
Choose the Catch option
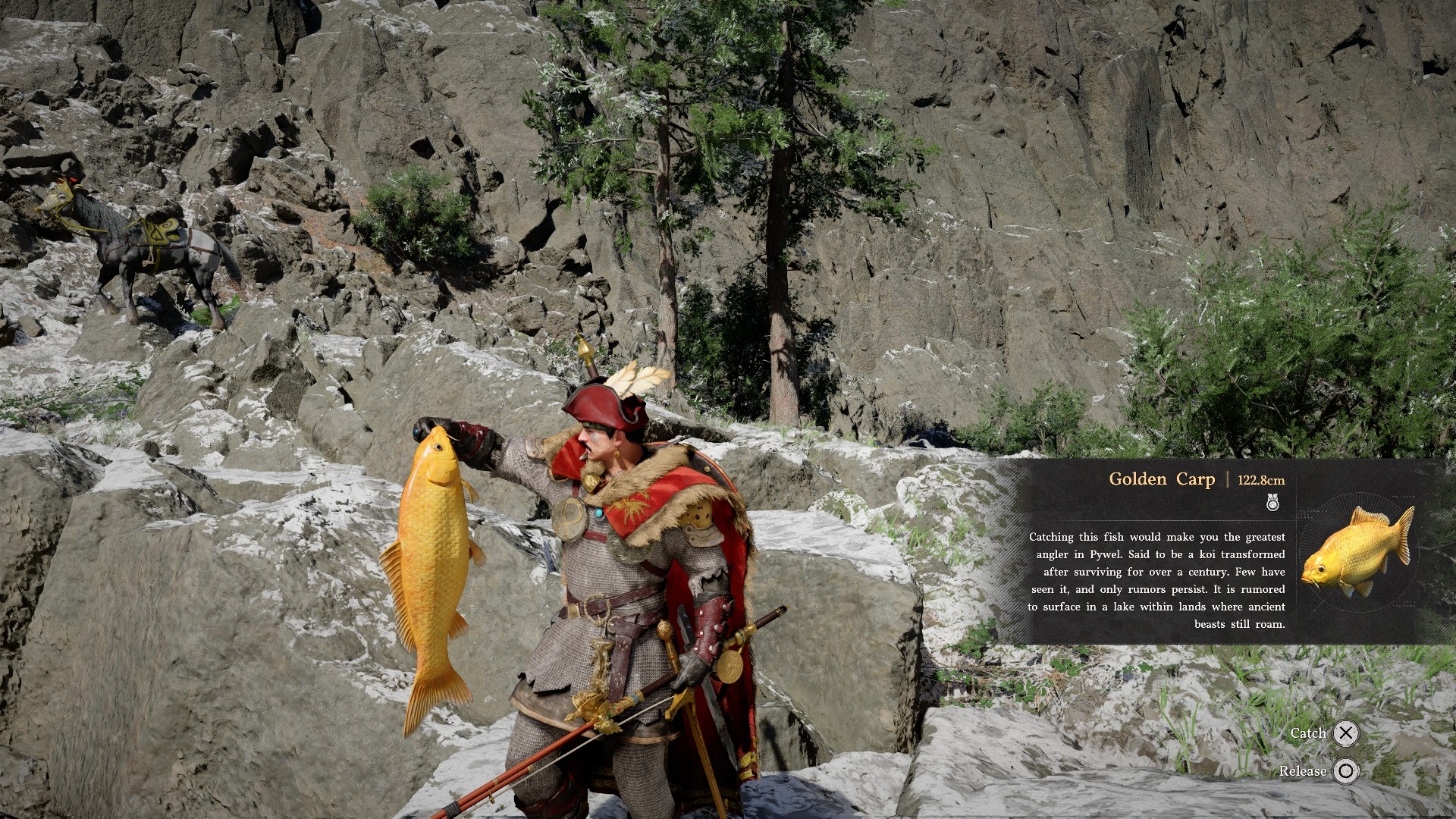1345,733
